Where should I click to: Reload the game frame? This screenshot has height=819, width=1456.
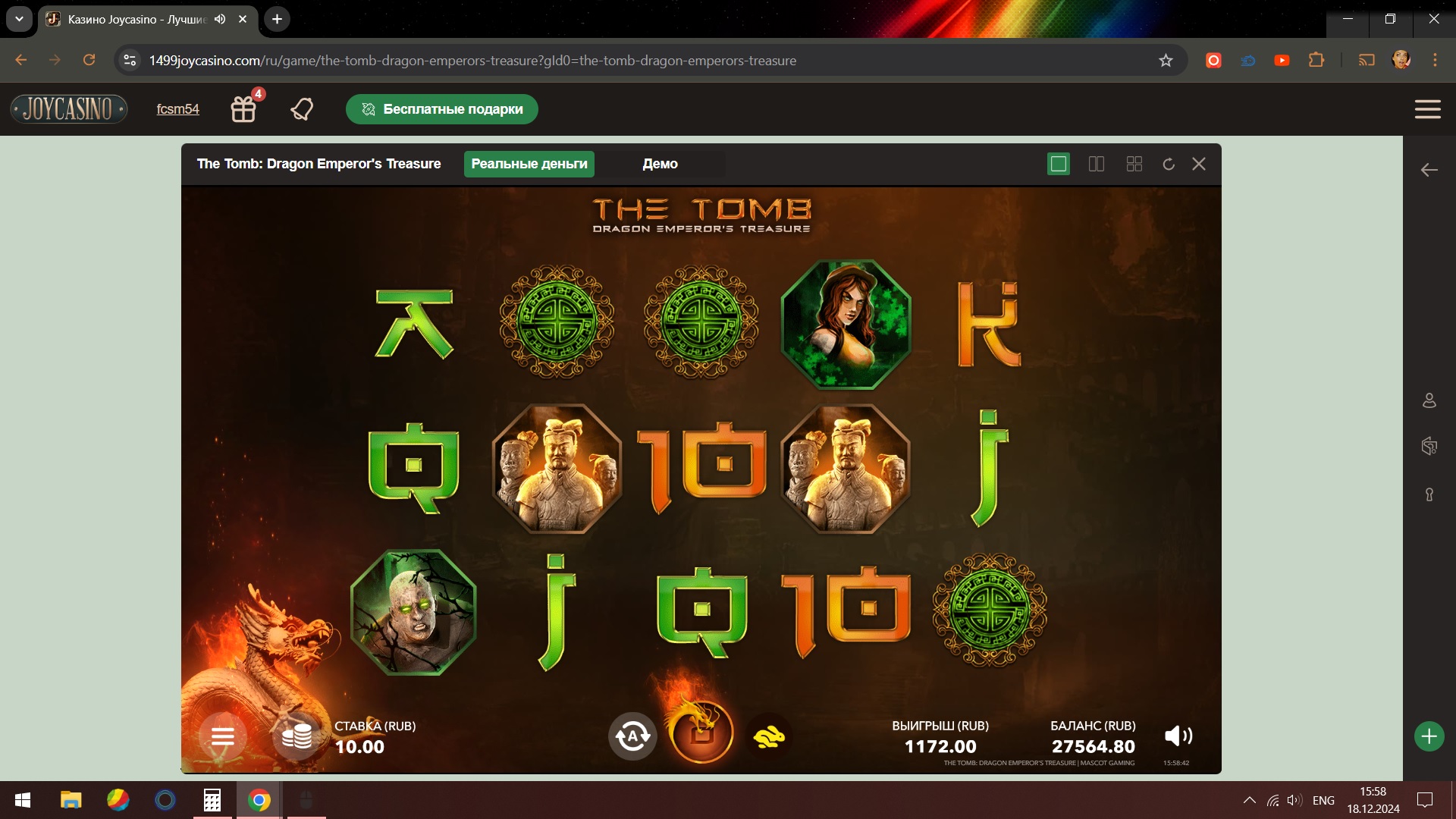[x=1169, y=164]
